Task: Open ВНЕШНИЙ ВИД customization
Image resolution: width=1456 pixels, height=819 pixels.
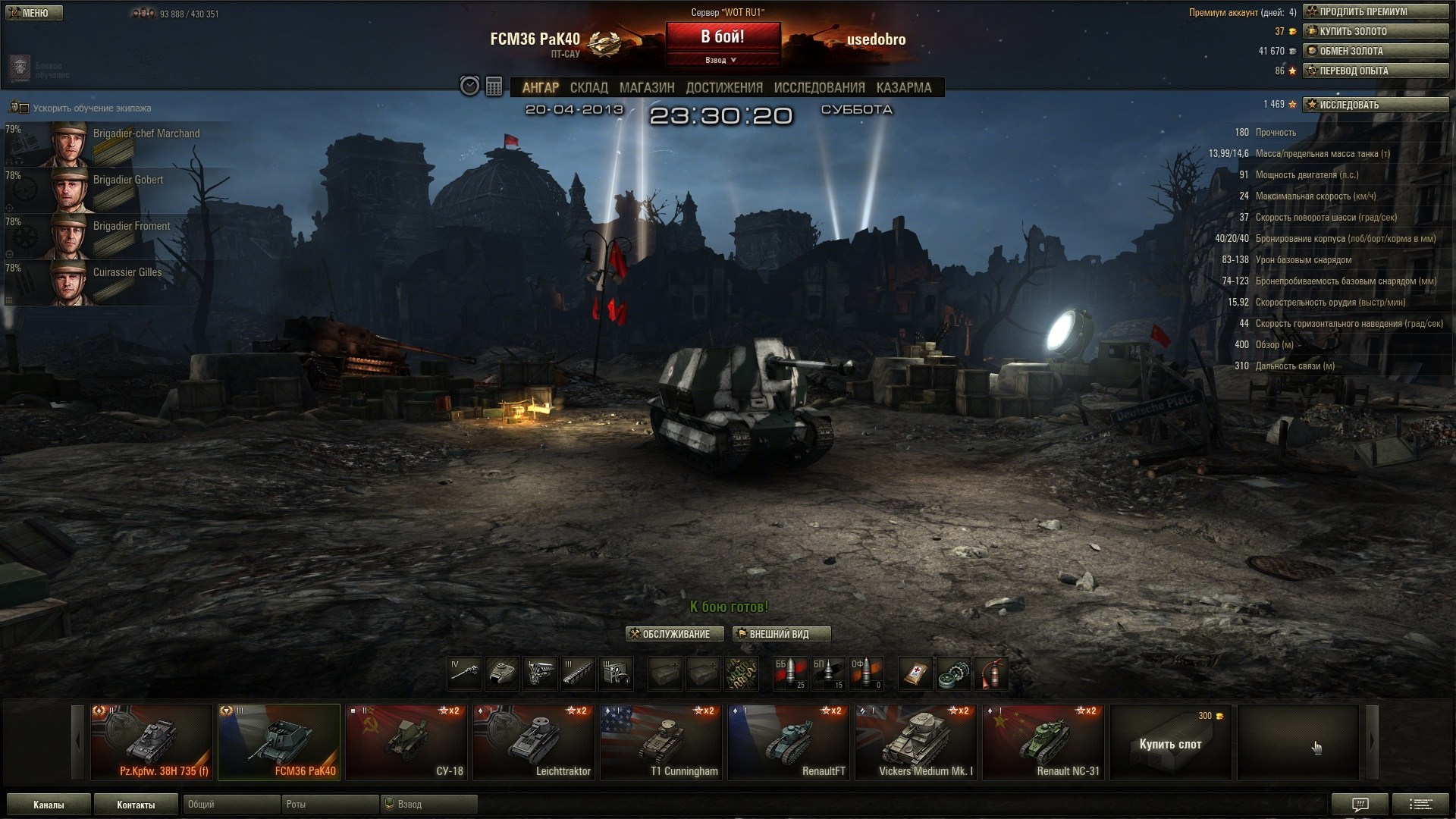Action: tap(781, 634)
